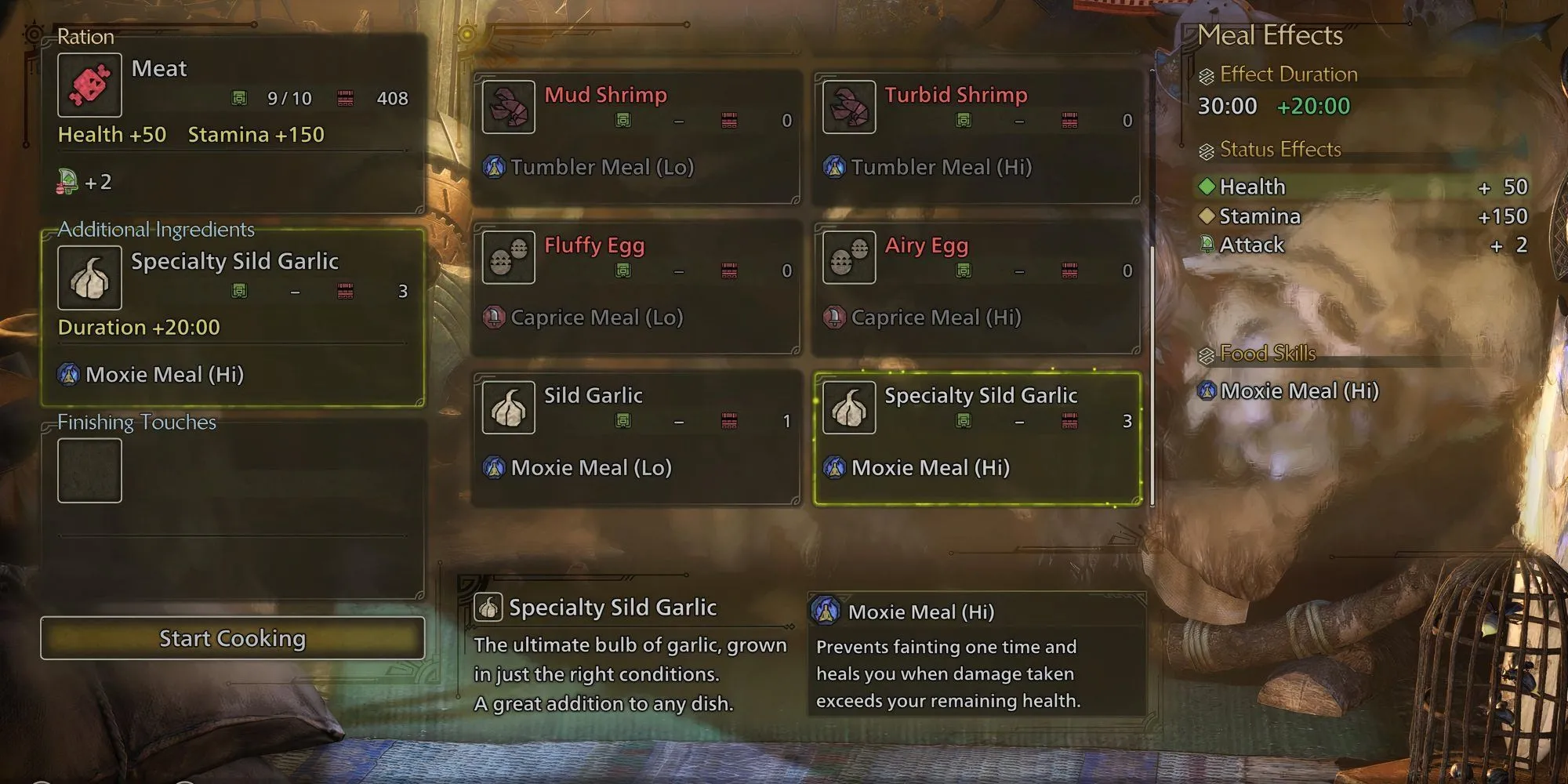This screenshot has width=1568, height=784.
Task: Start cooking the meal
Action: tap(232, 638)
